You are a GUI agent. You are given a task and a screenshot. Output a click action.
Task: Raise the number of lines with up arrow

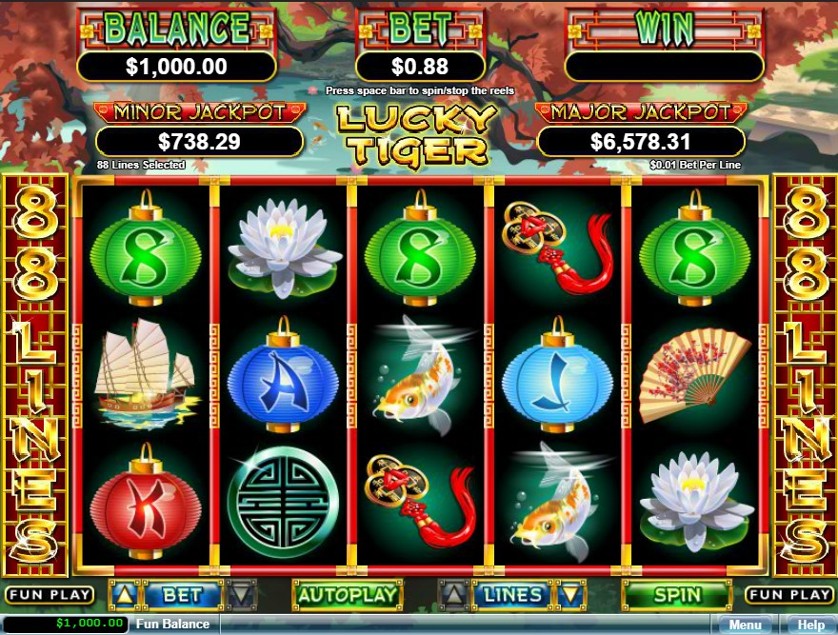(x=453, y=594)
